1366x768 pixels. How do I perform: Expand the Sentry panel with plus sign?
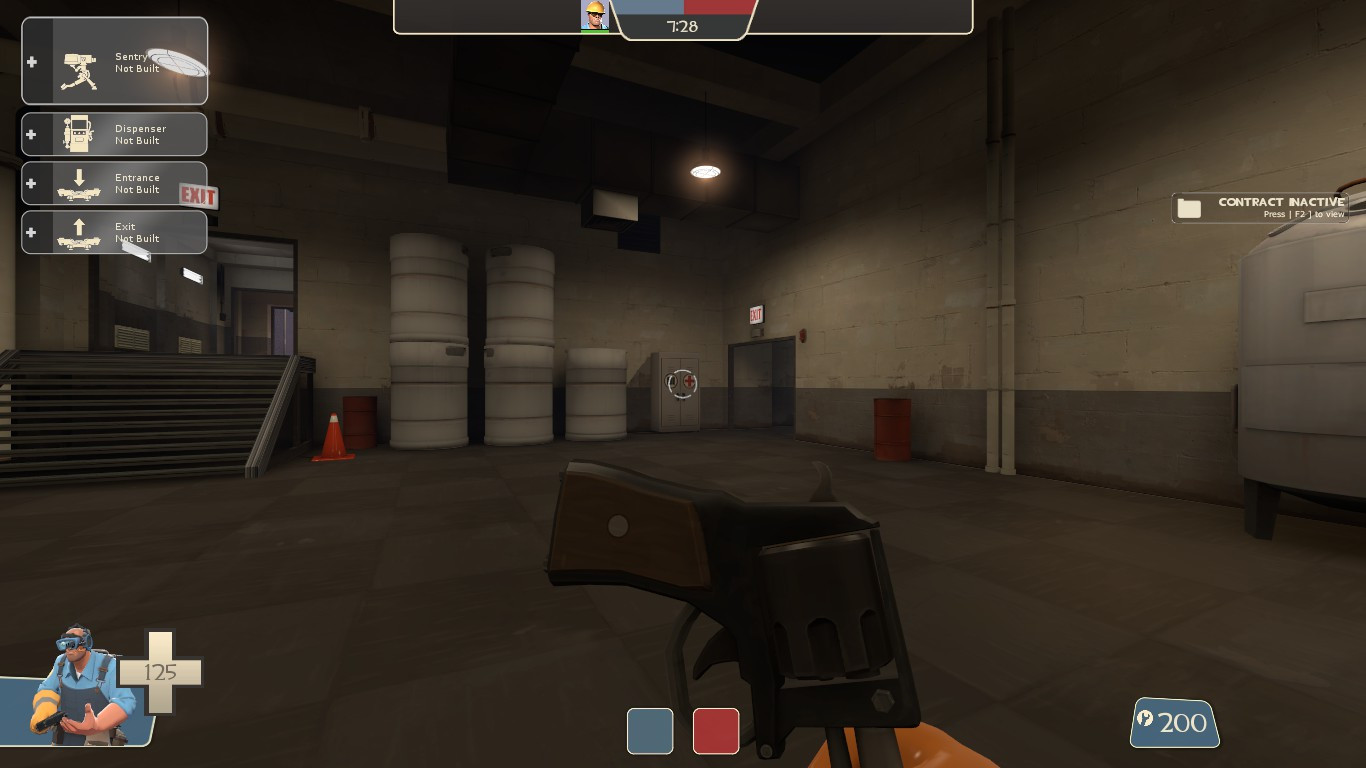pos(31,62)
